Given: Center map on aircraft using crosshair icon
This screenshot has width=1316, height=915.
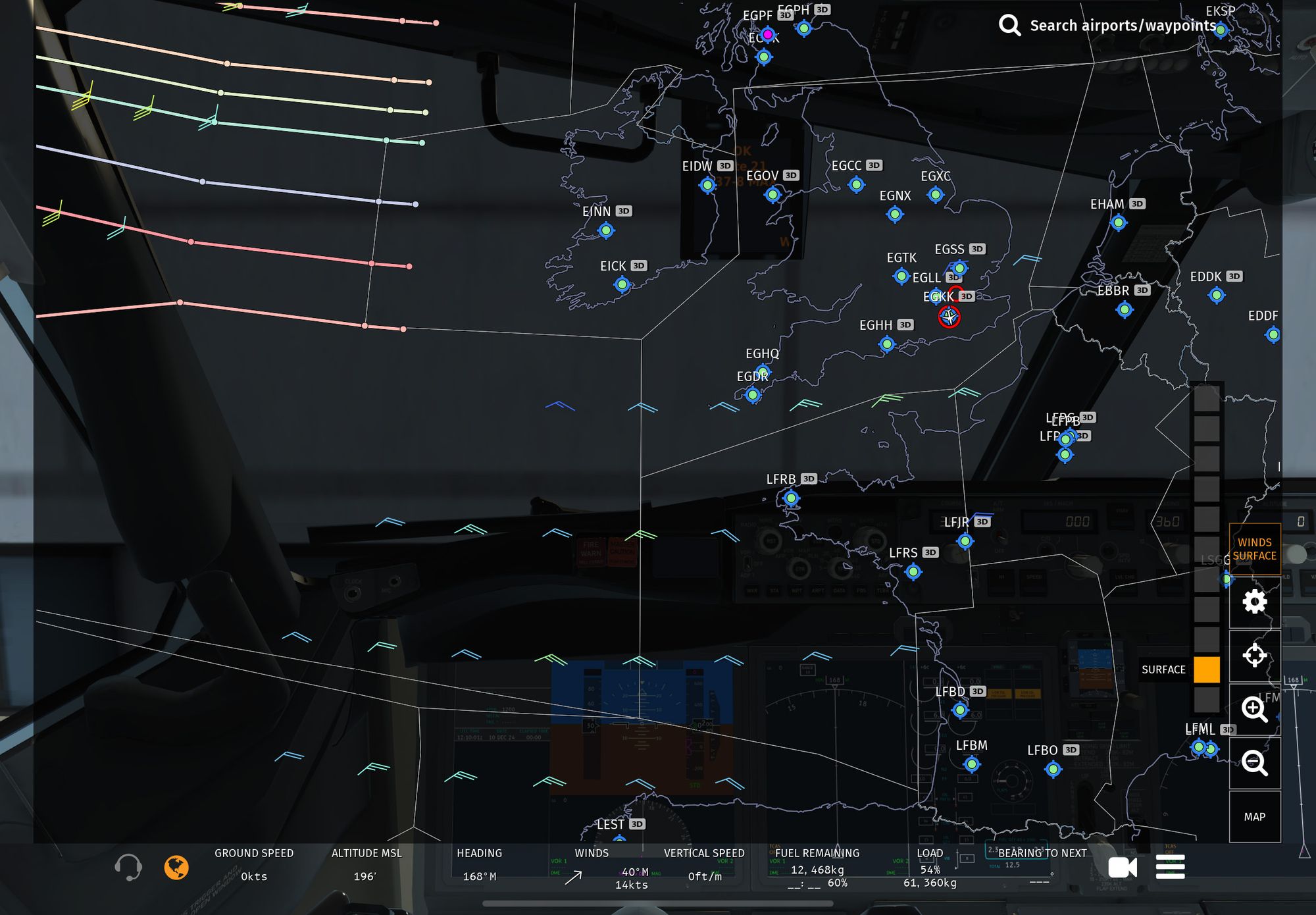Looking at the screenshot, I should (x=1255, y=655).
